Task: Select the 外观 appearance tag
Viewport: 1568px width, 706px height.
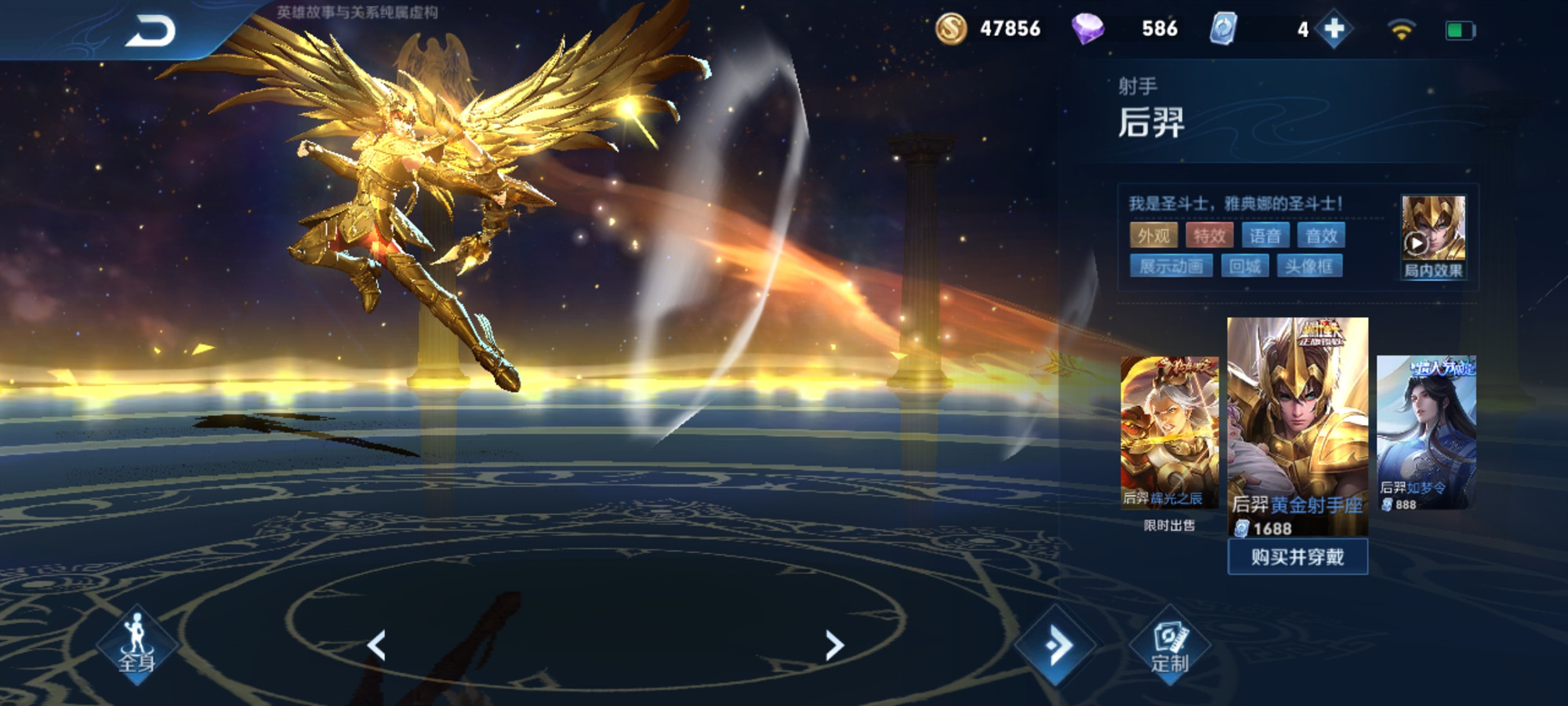Action: (x=1153, y=235)
